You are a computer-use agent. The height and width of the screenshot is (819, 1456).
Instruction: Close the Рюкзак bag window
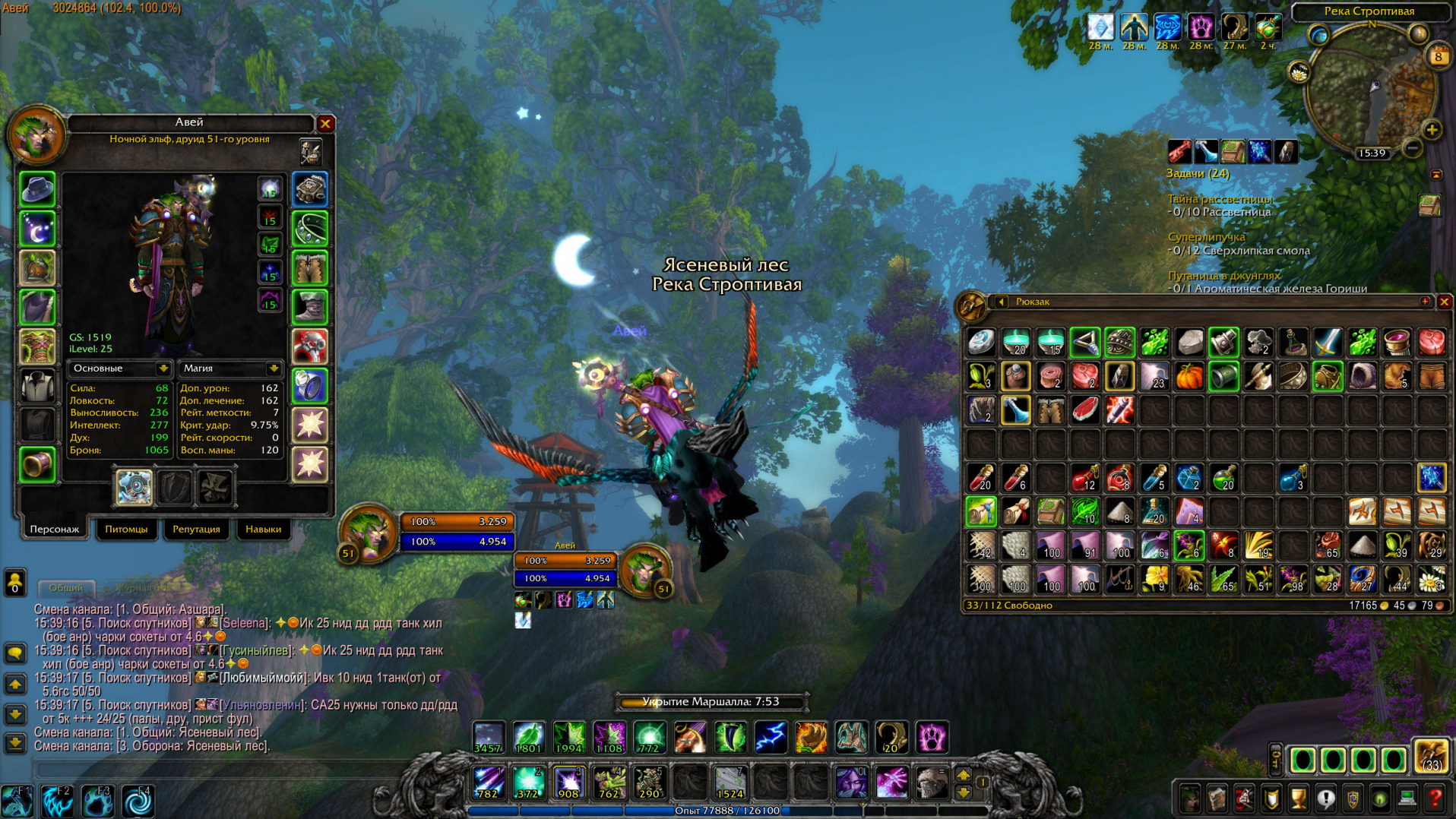[x=1444, y=302]
